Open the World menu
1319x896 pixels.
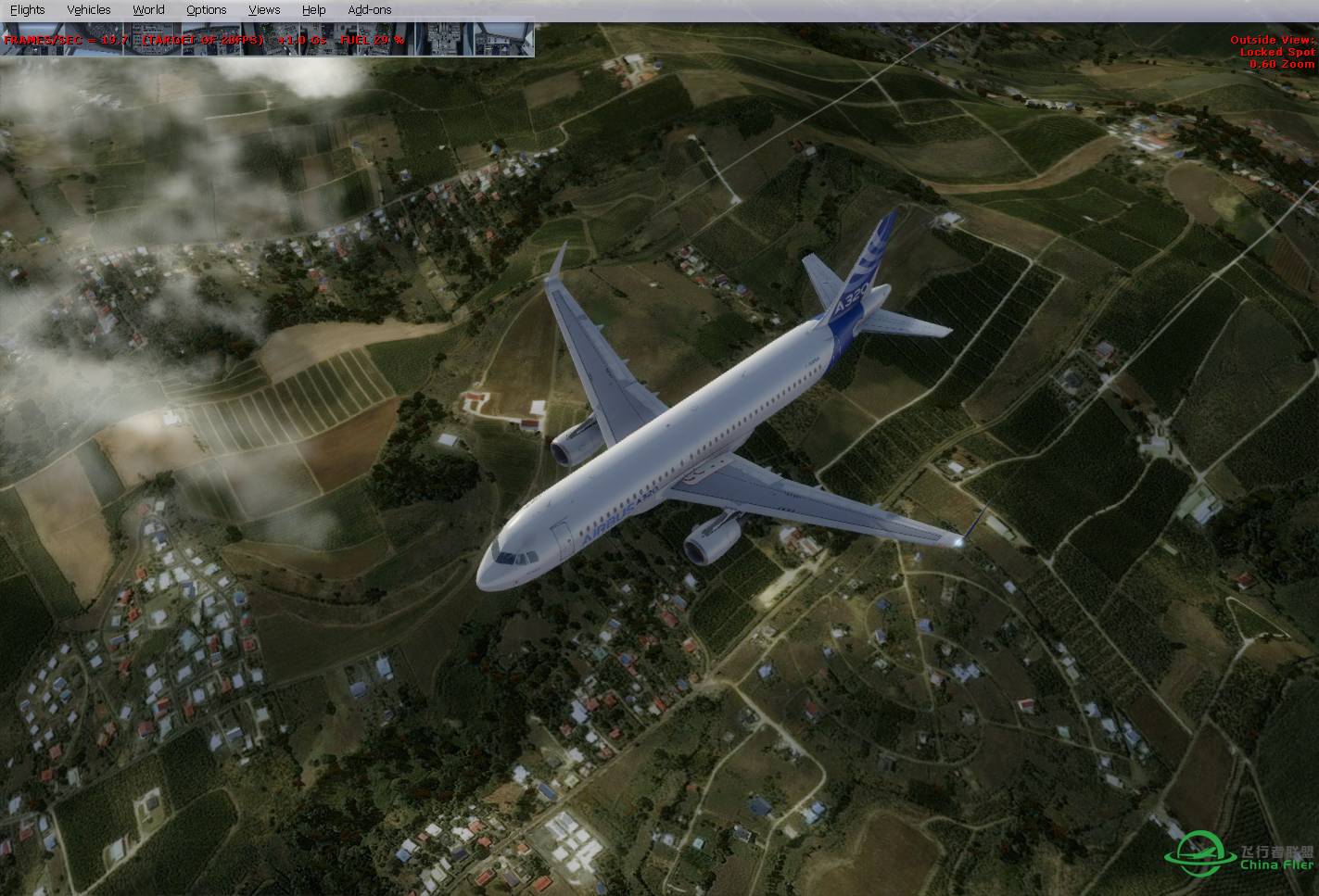point(148,9)
